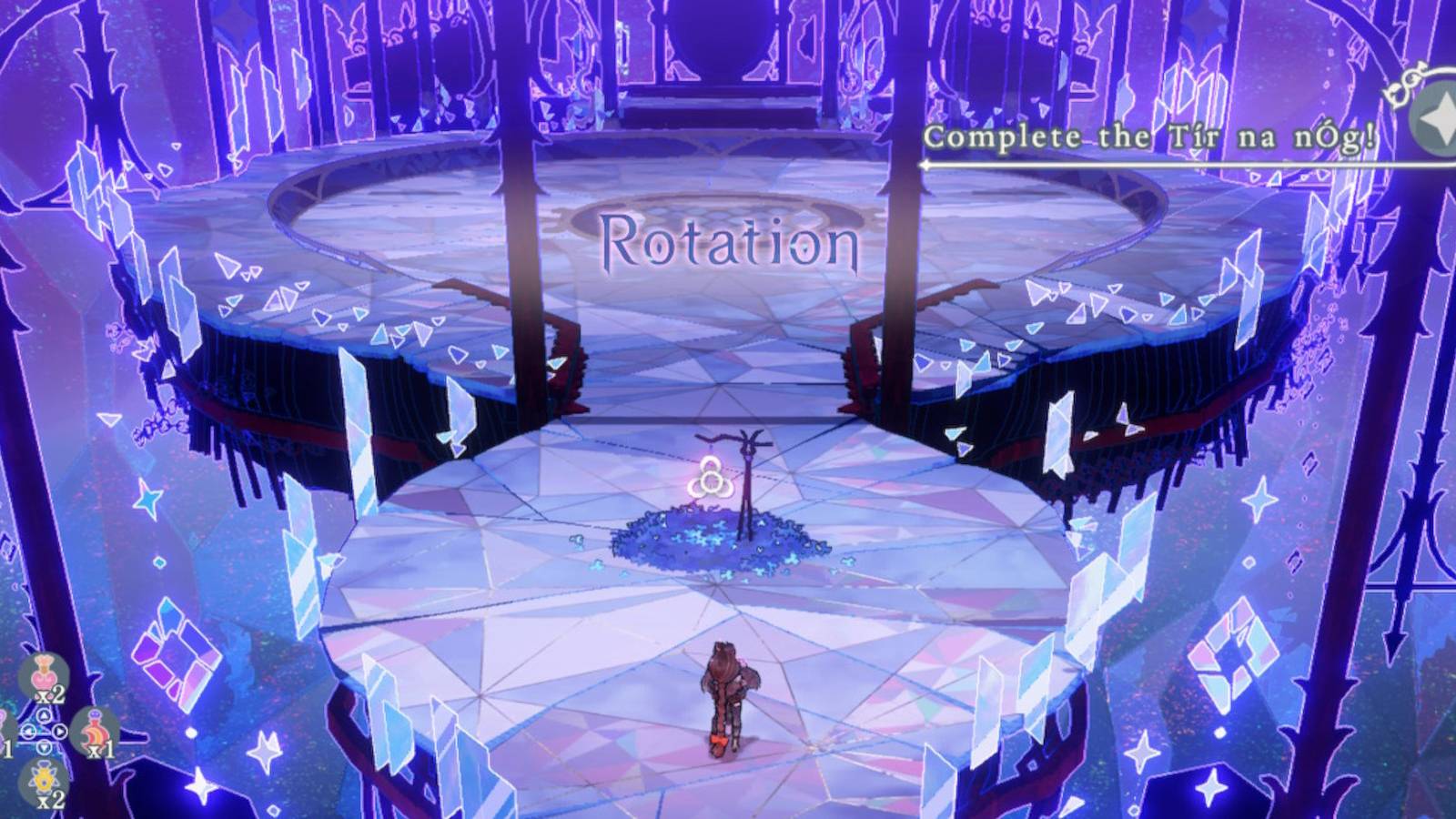Click the right arrow on the item selector
Image resolution: width=1456 pixels, height=819 pixels.
(x=60, y=731)
